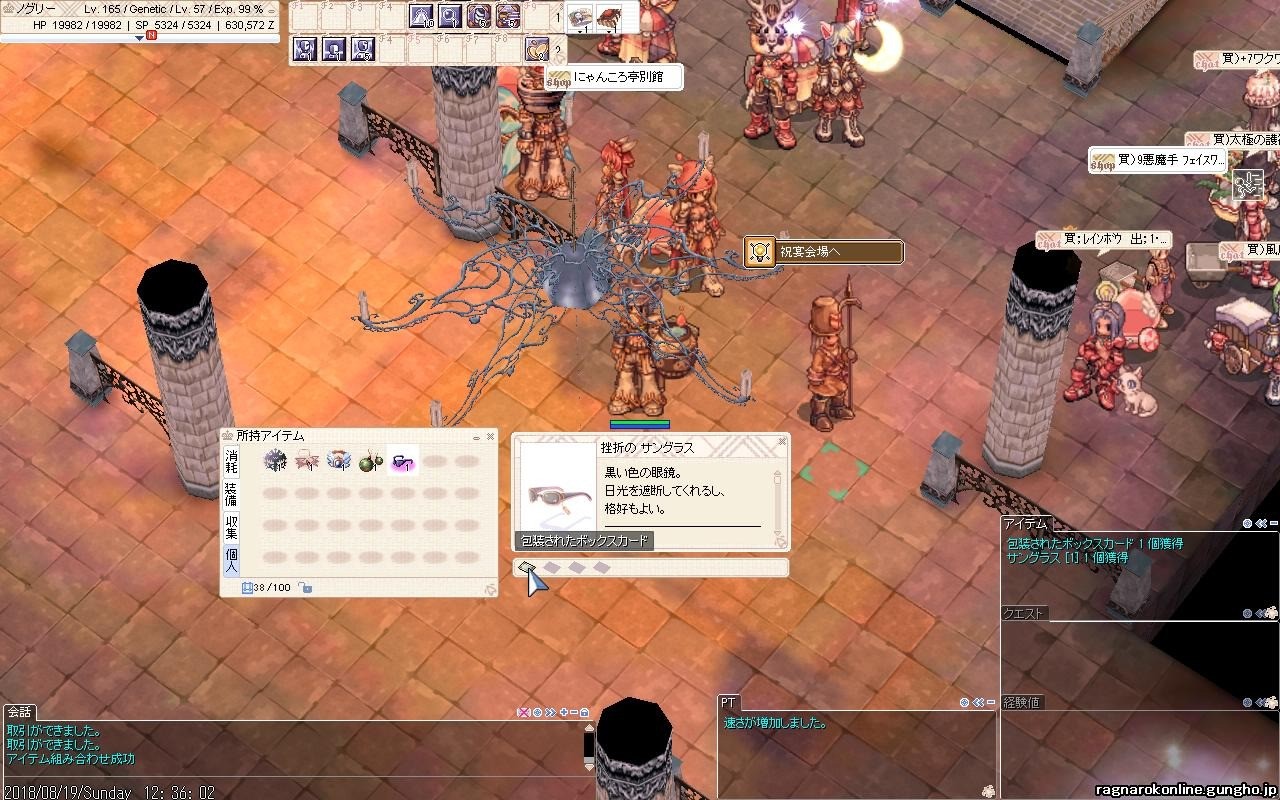Viewport: 1280px width, 800px height.
Task: Use the tent skill with level 10
Action: [421, 16]
